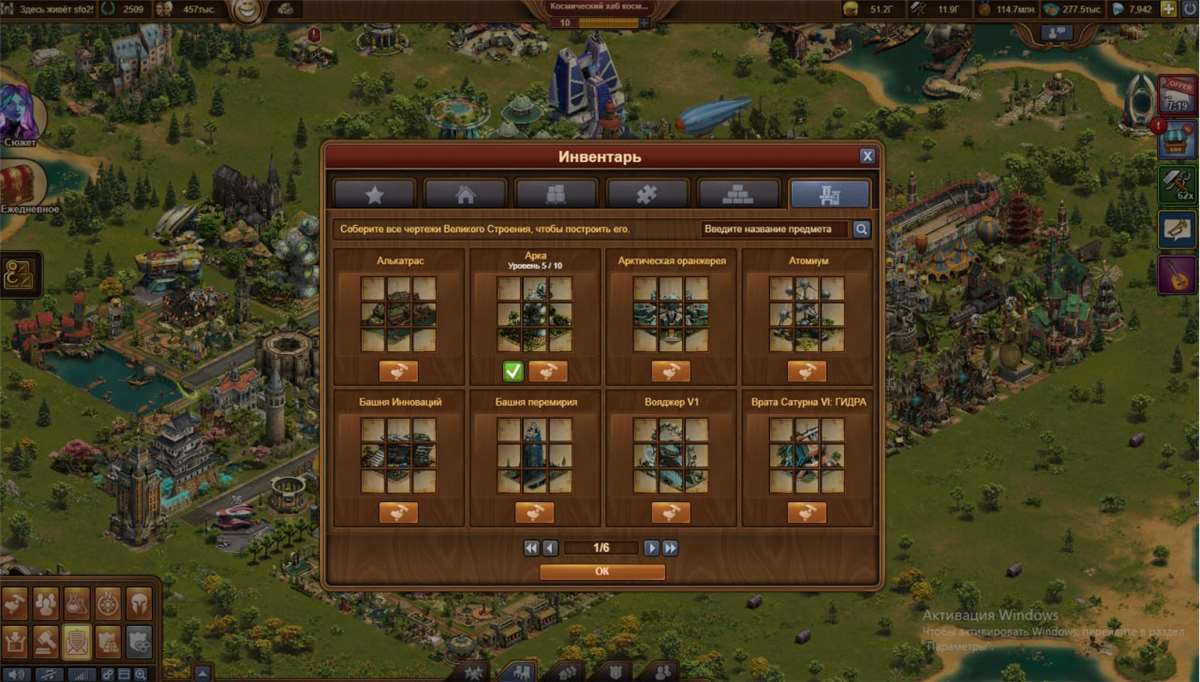Close the Инвентарь window

[867, 156]
